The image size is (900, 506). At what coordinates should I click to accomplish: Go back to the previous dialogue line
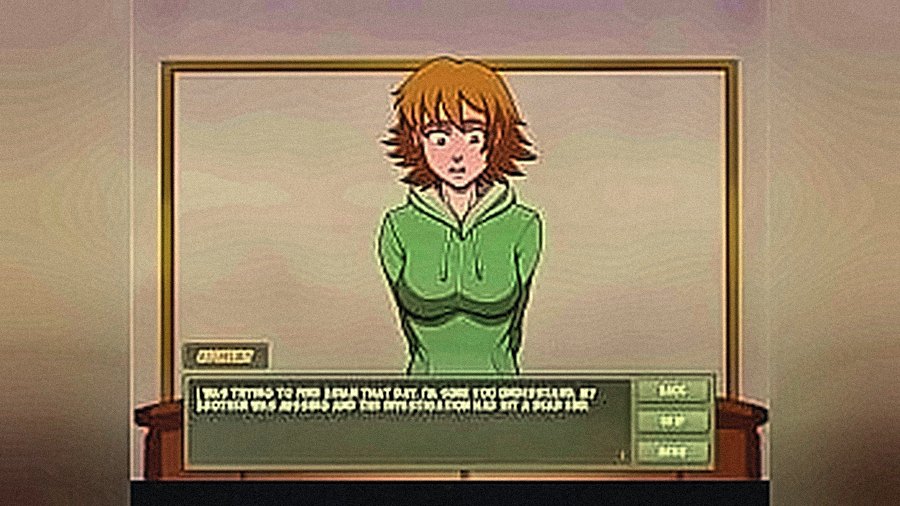pyautogui.click(x=671, y=391)
